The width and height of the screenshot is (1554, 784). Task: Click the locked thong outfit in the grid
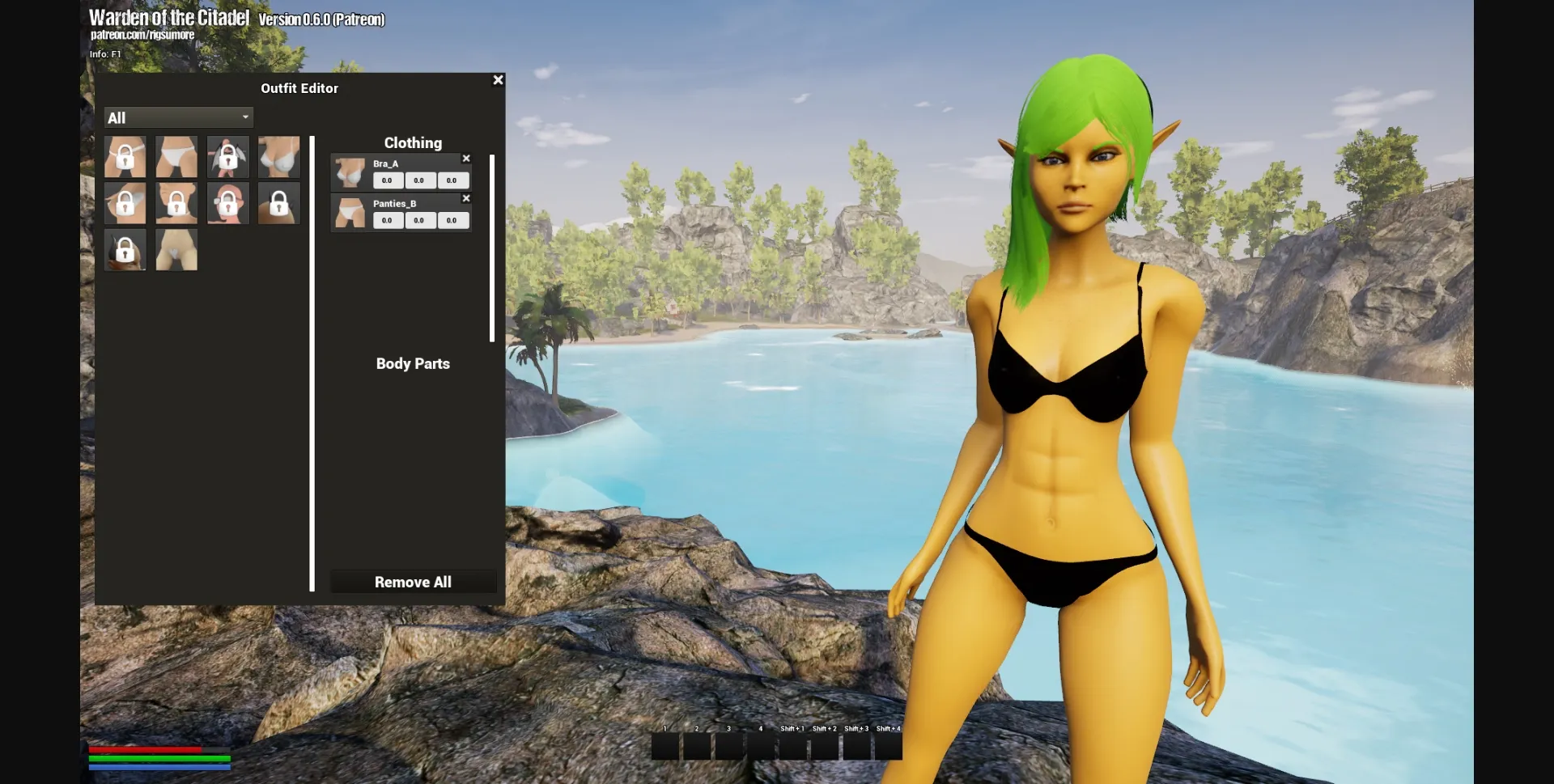125,157
